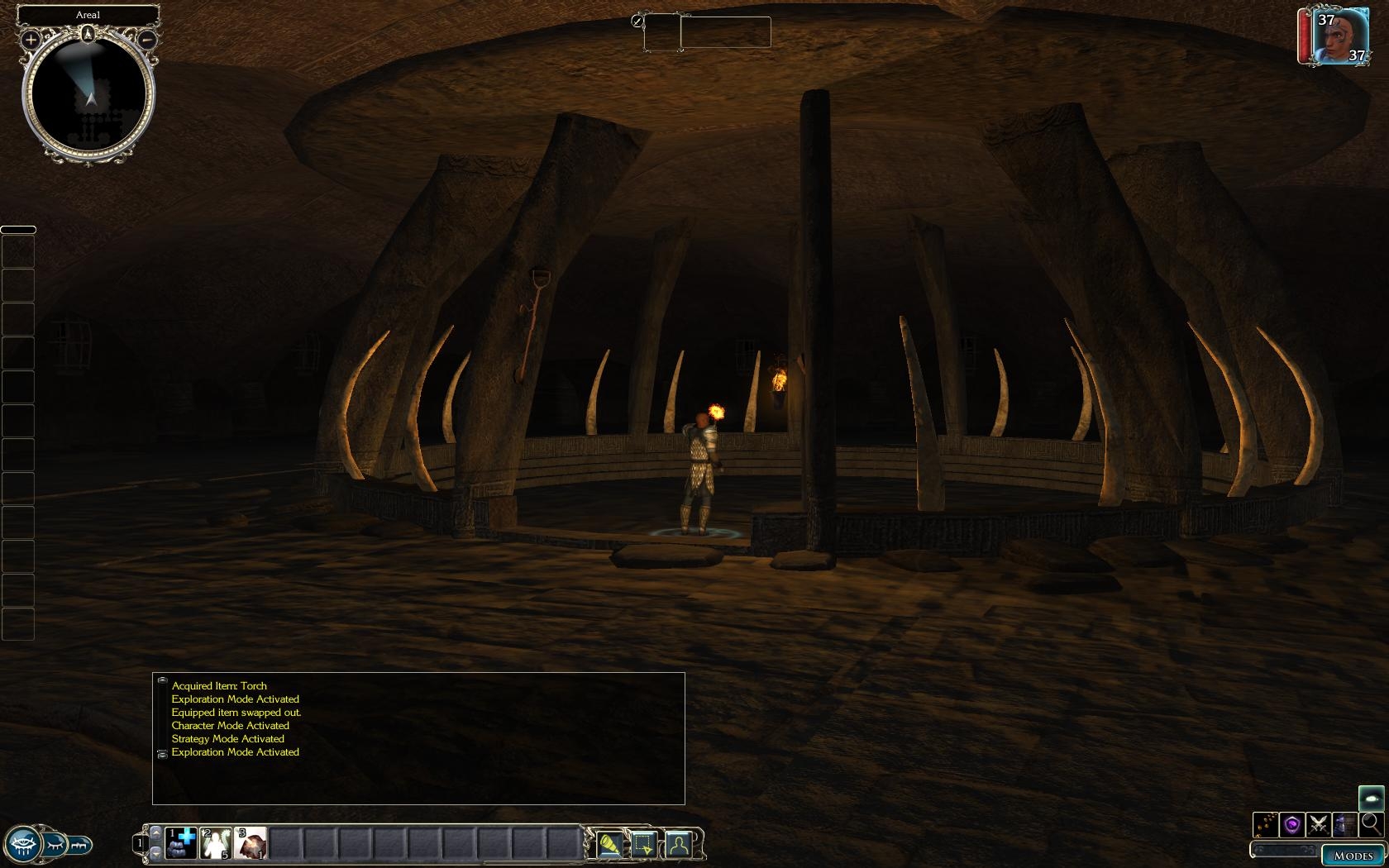The image size is (1389, 868).
Task: Open the main menu eye emblem button
Action: coord(22,845)
